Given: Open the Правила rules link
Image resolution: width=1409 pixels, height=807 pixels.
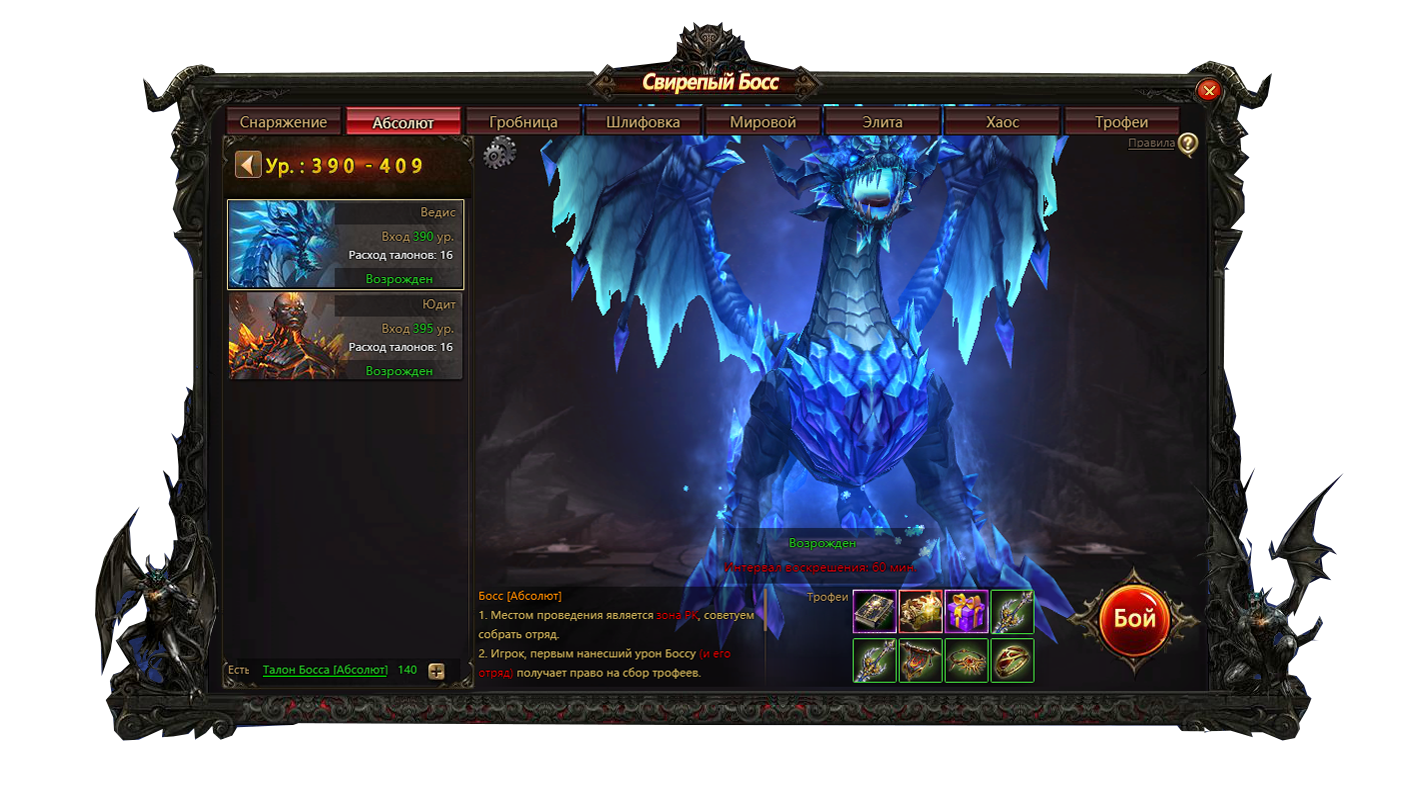Looking at the screenshot, I should click(x=1151, y=143).
